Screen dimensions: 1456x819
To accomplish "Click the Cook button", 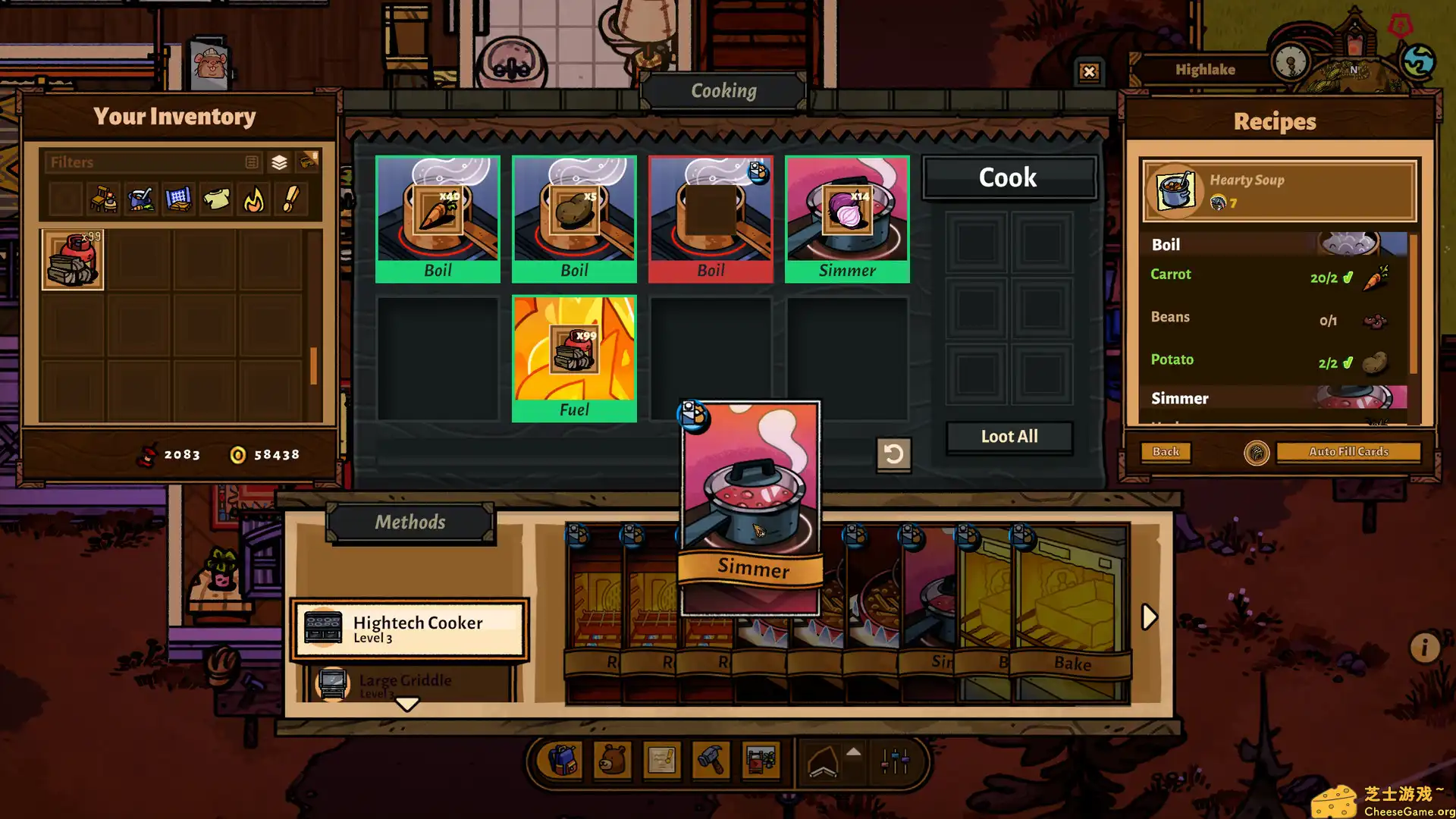I will [x=1008, y=177].
